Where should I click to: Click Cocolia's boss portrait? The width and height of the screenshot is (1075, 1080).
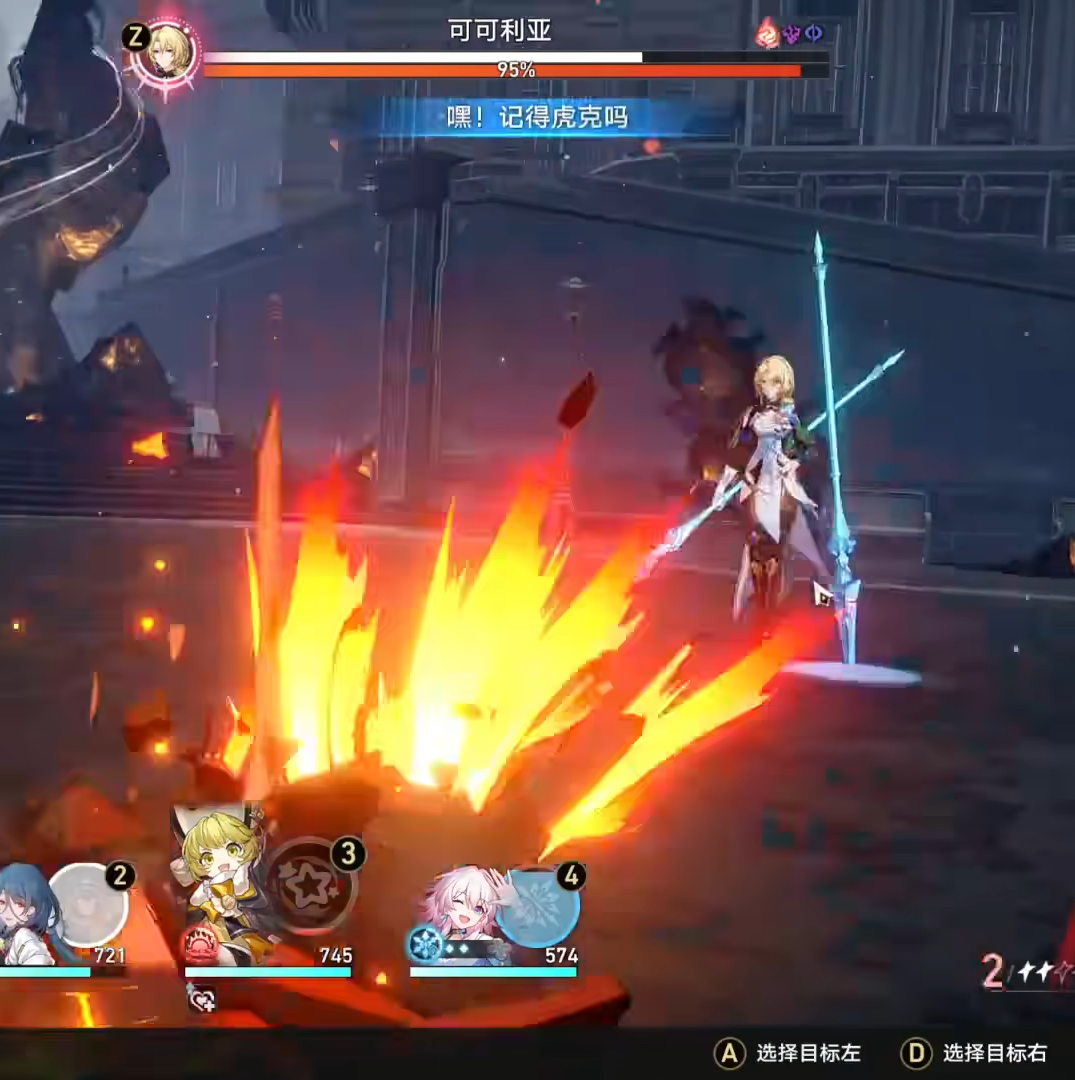(x=165, y=52)
